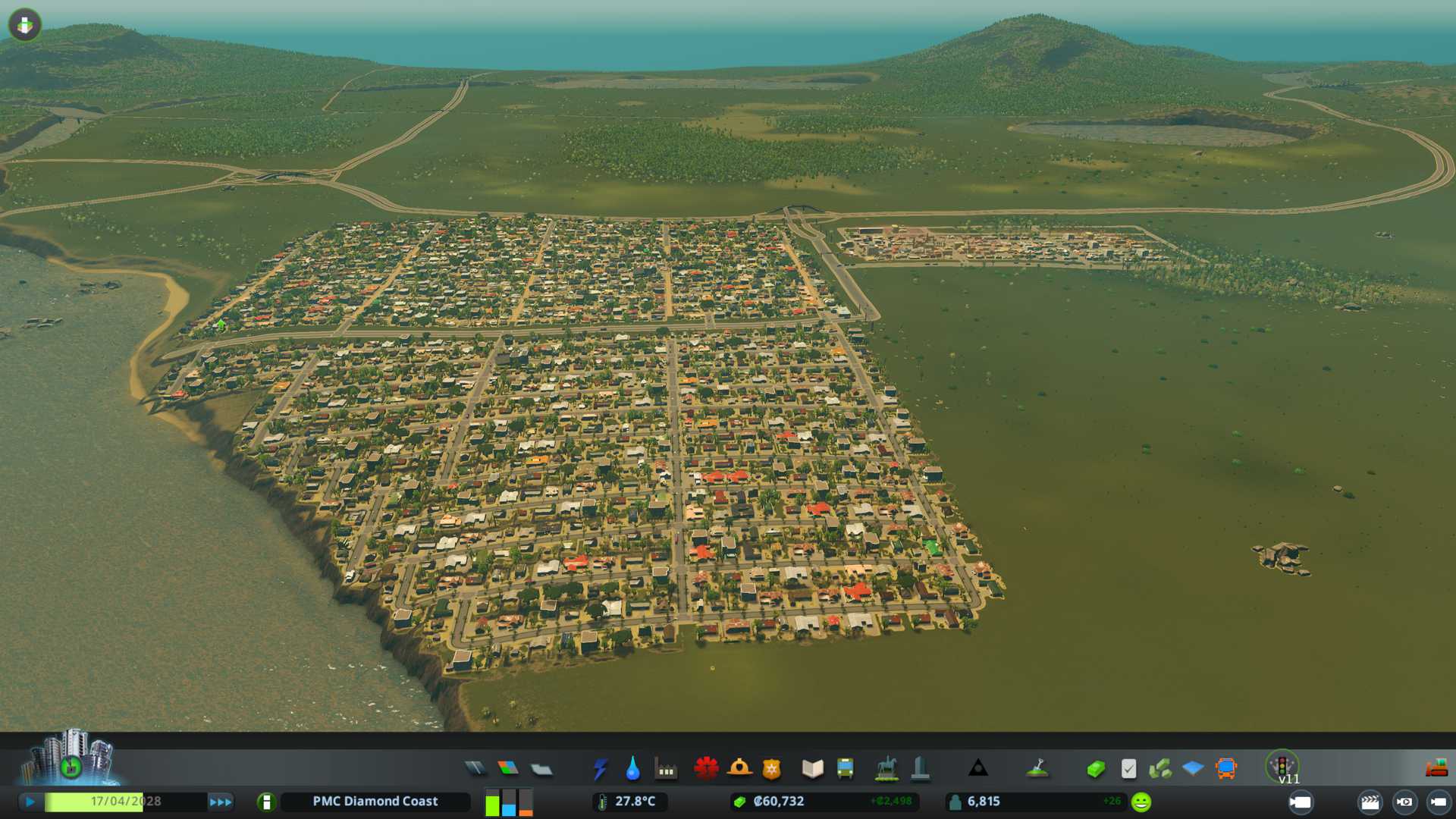
Task: Click the play button to resume simulation
Action: tap(30, 802)
